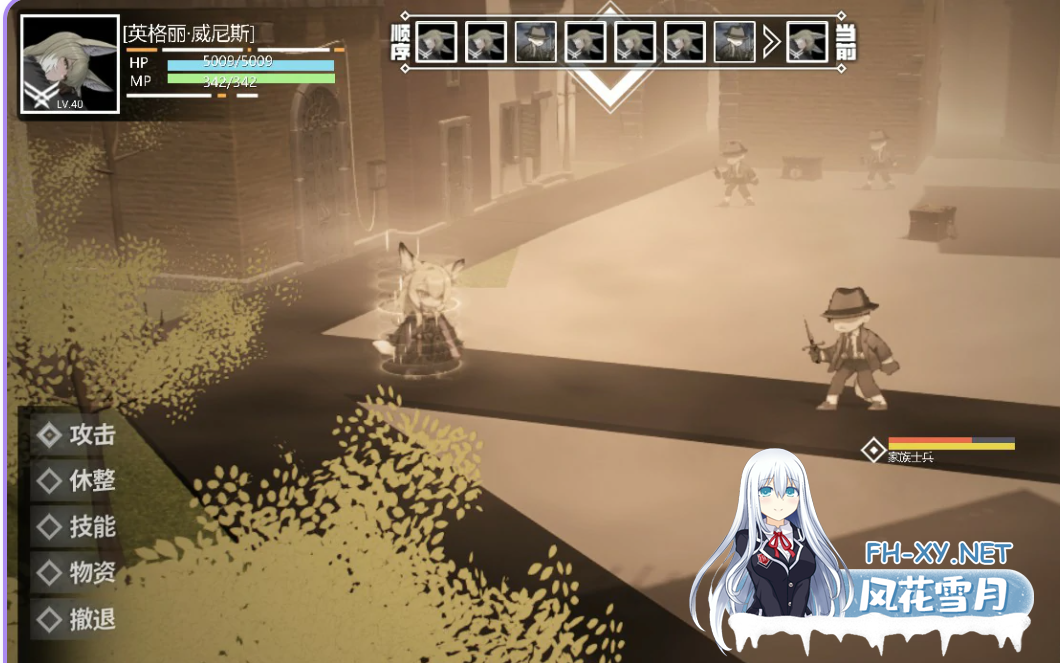The width and height of the screenshot is (1060, 663).
Task: Click the FH-XY.NET watermark logo
Action: (938, 553)
